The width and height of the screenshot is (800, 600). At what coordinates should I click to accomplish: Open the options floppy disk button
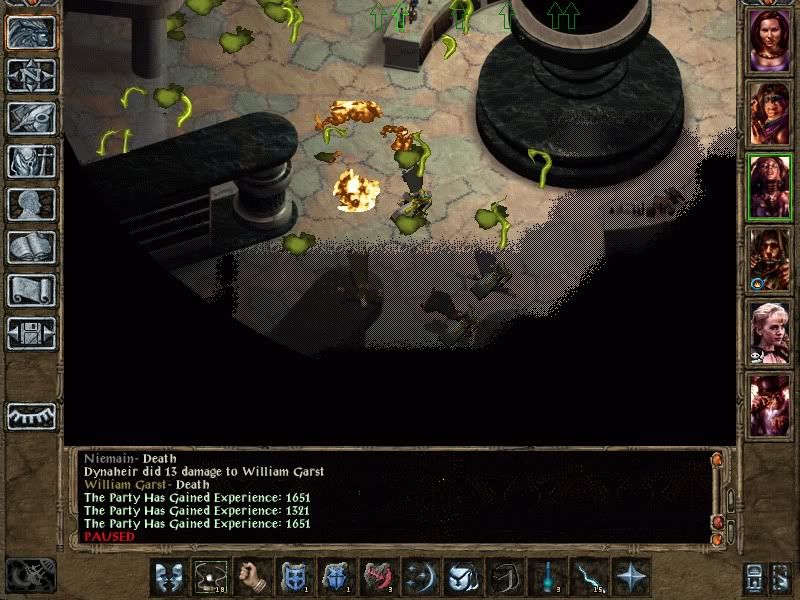pos(31,334)
